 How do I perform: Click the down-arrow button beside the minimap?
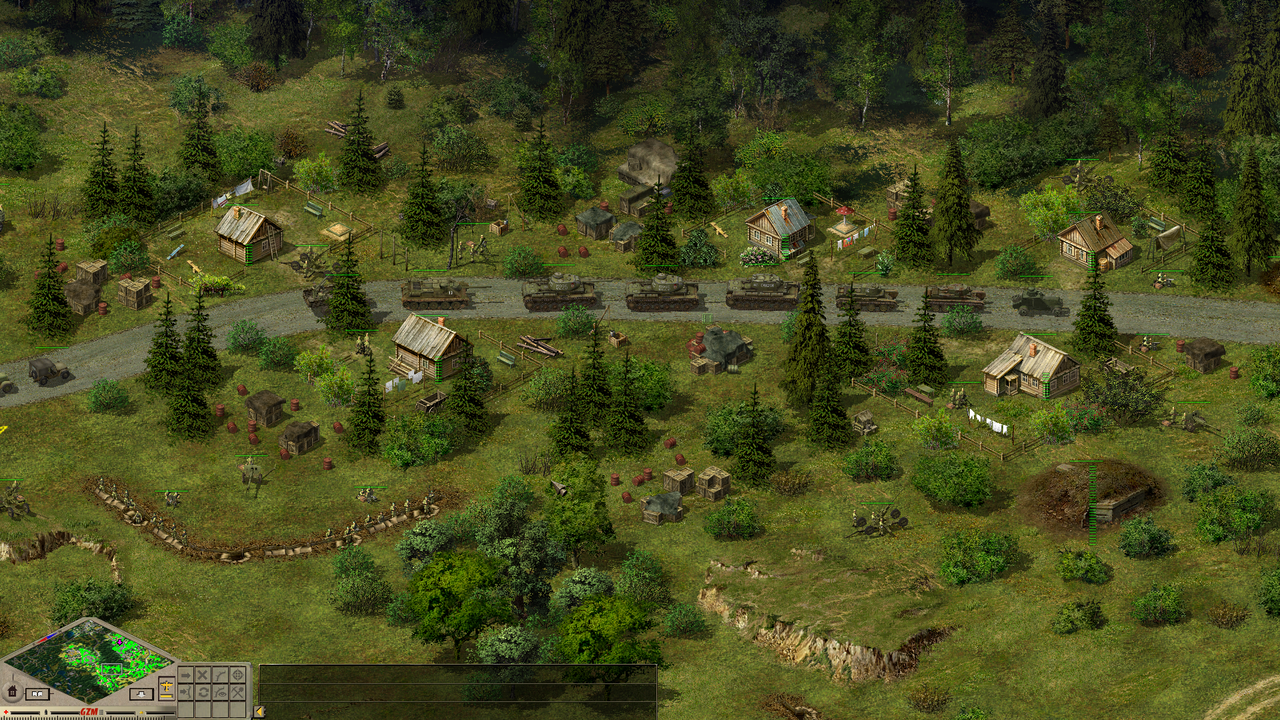click(141, 694)
